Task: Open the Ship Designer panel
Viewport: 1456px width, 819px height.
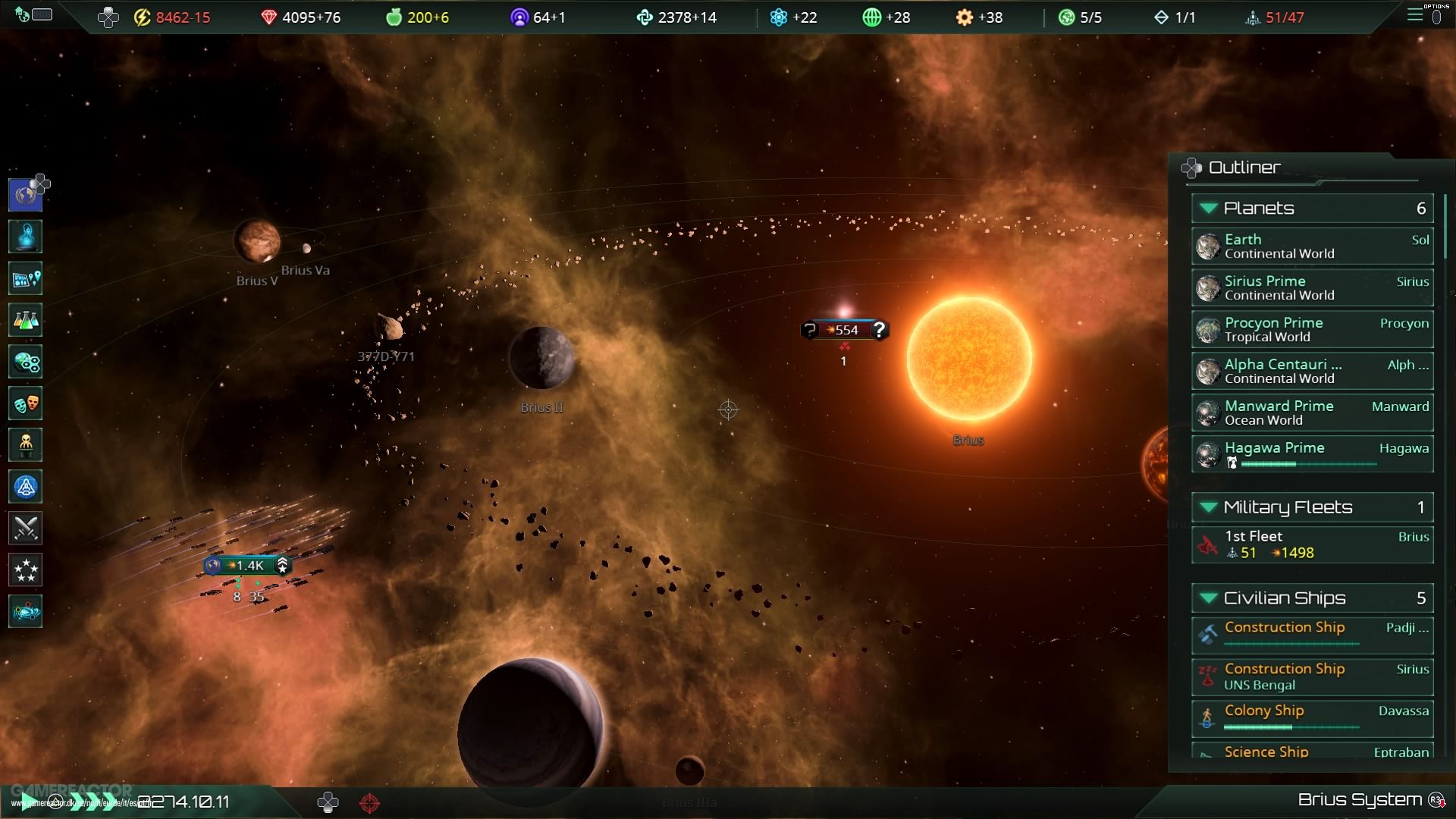Action: tap(25, 487)
